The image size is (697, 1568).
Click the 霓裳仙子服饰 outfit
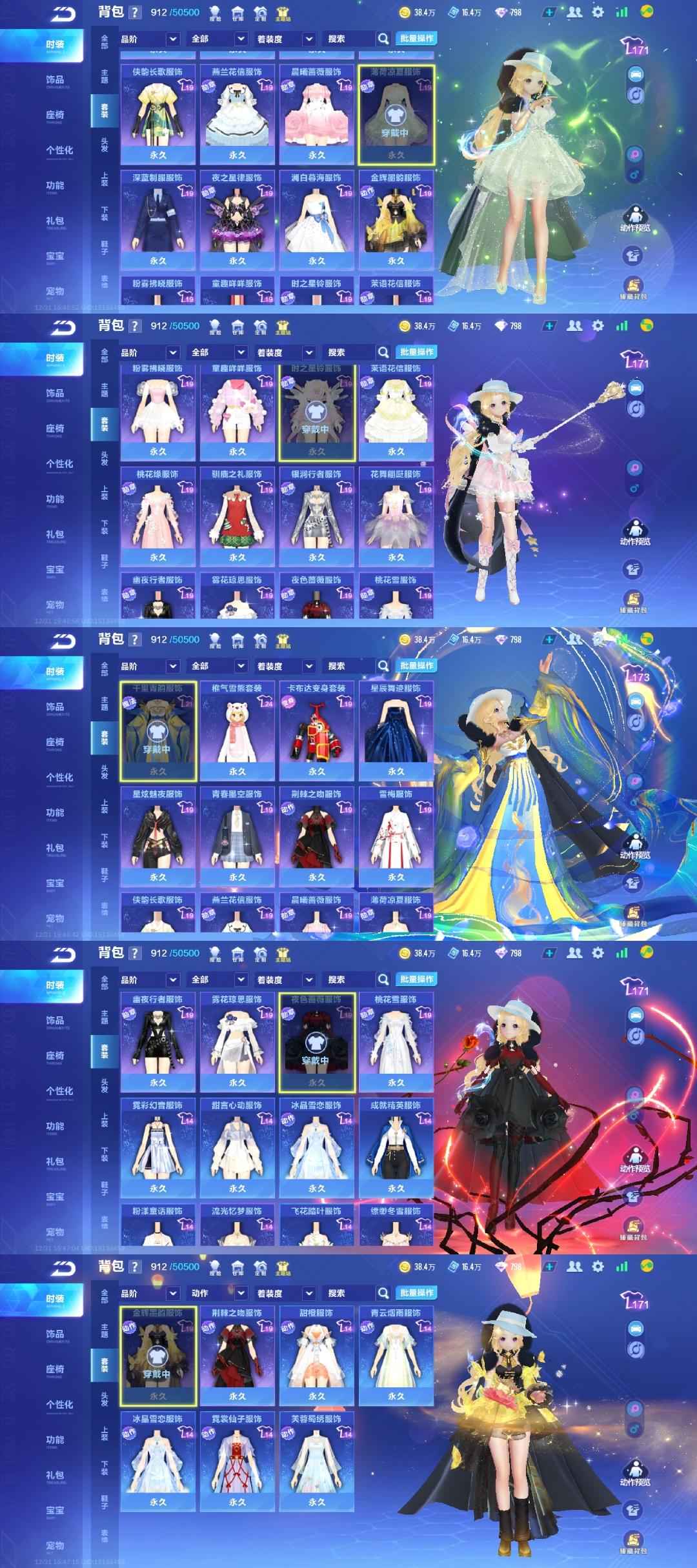(237, 1461)
